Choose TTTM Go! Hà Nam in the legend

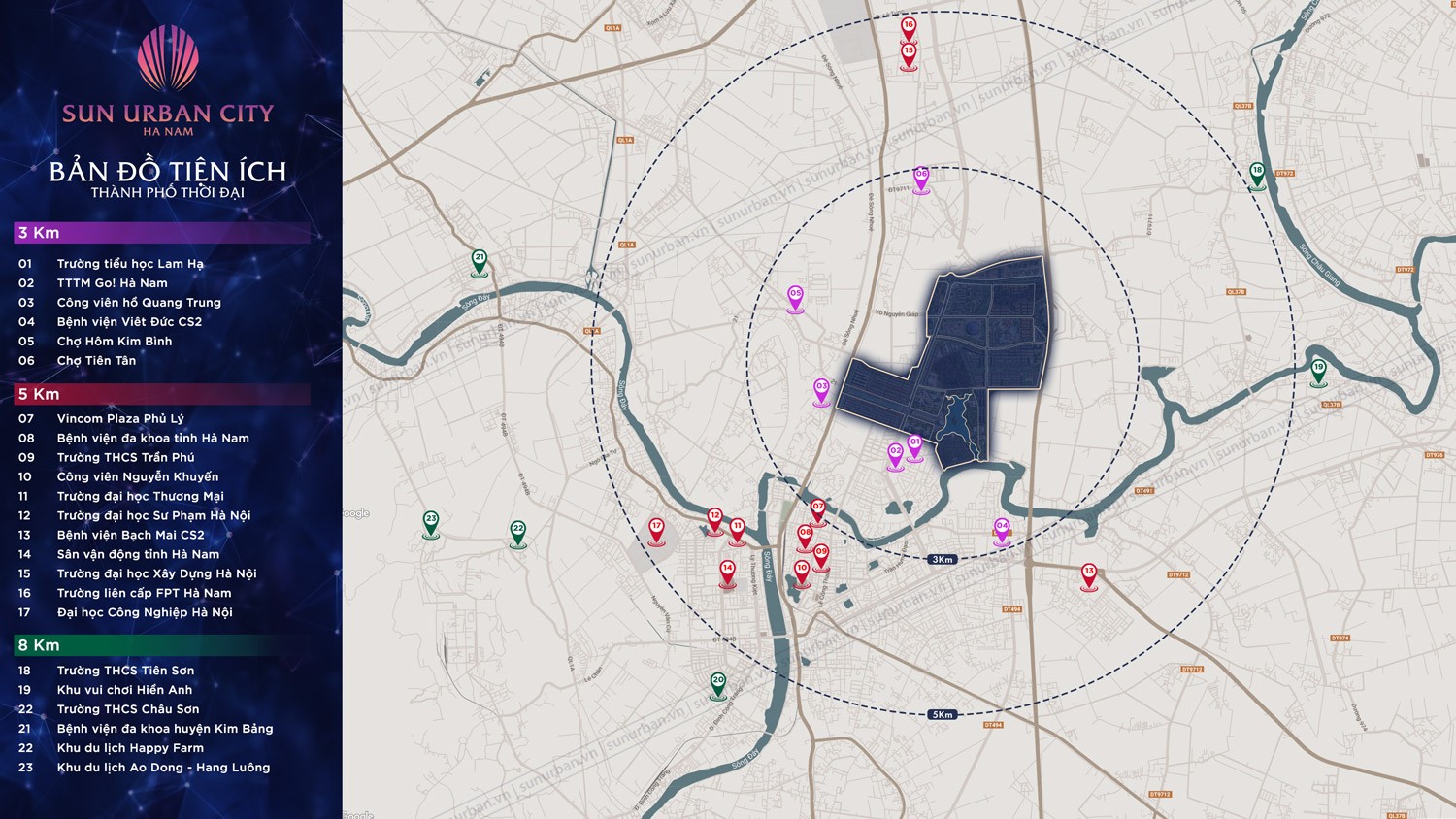point(112,283)
